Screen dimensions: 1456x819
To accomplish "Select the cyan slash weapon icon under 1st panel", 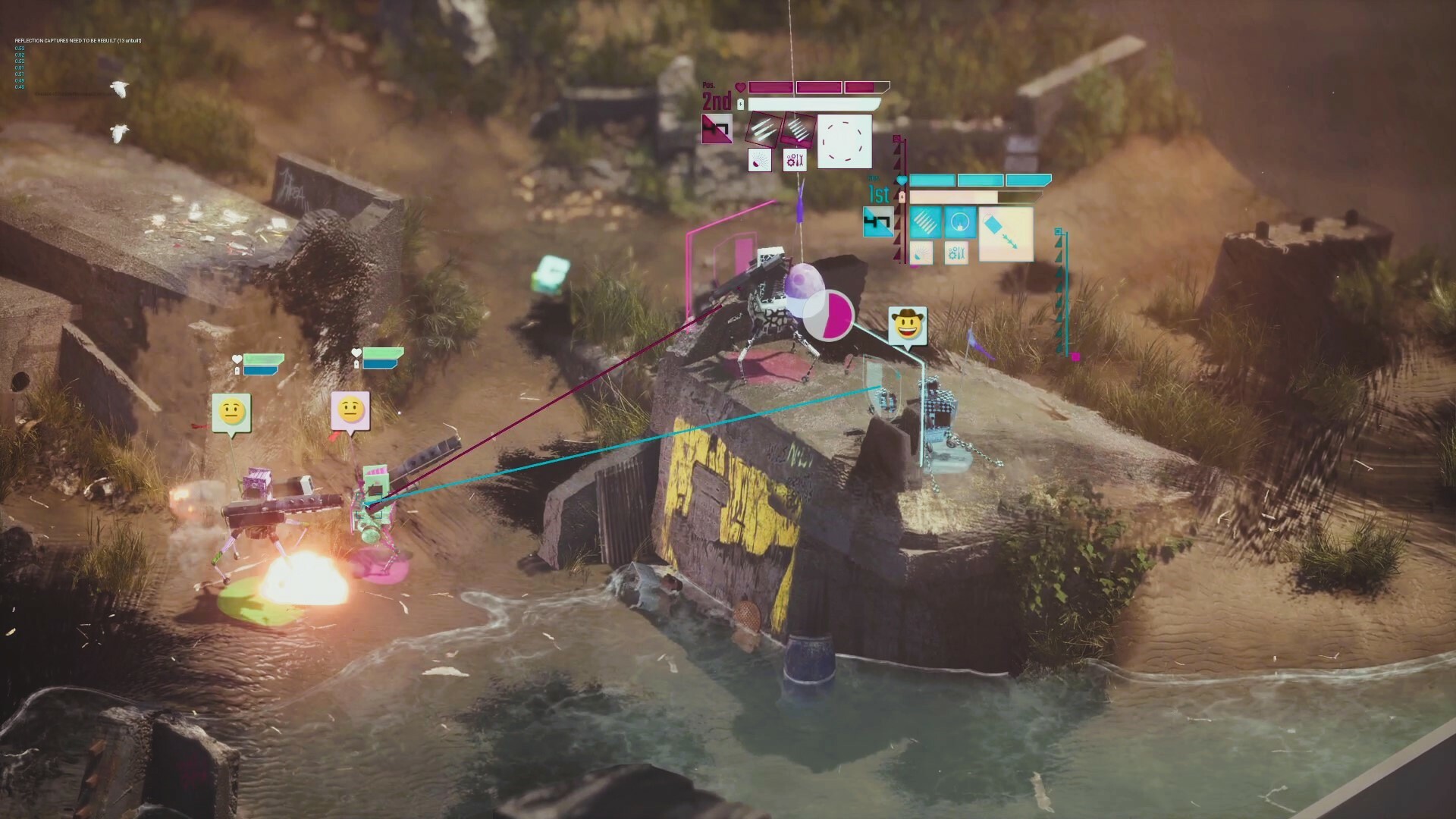I will 926,222.
